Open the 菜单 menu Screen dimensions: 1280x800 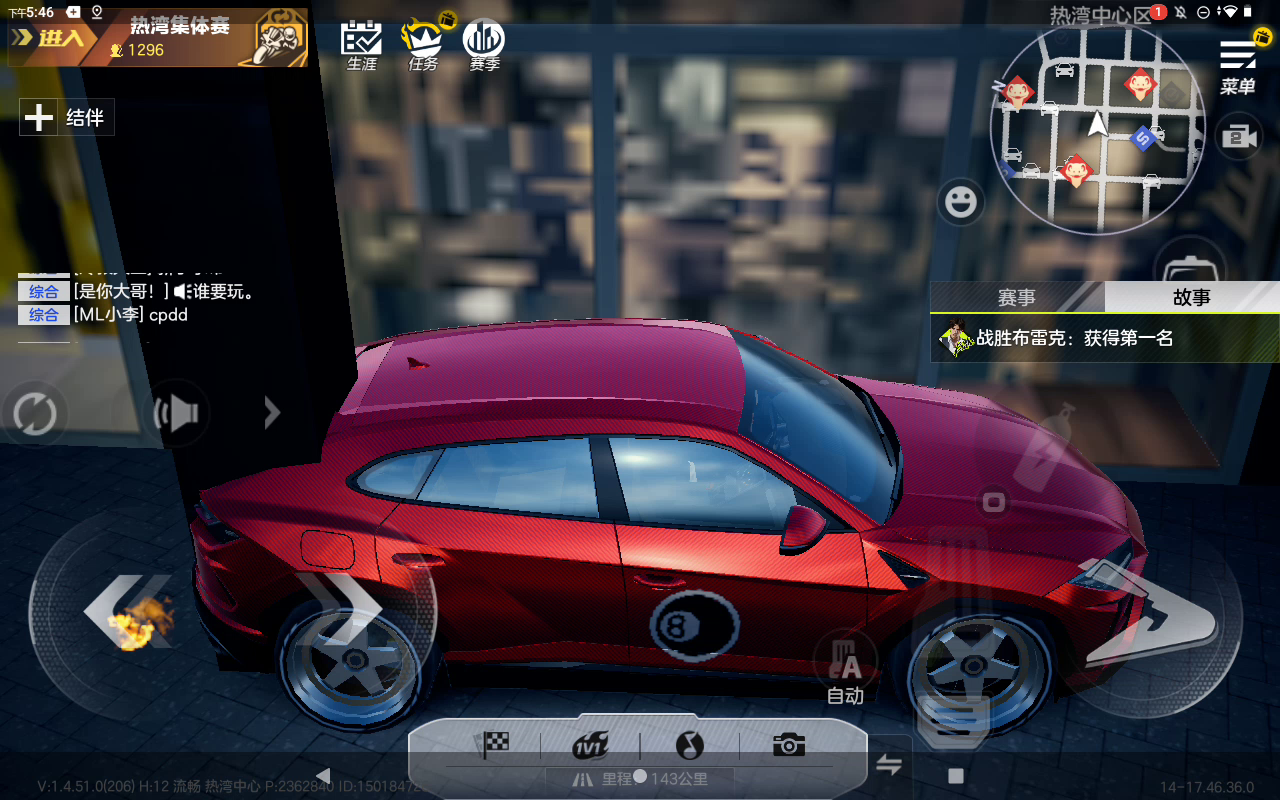1237,66
